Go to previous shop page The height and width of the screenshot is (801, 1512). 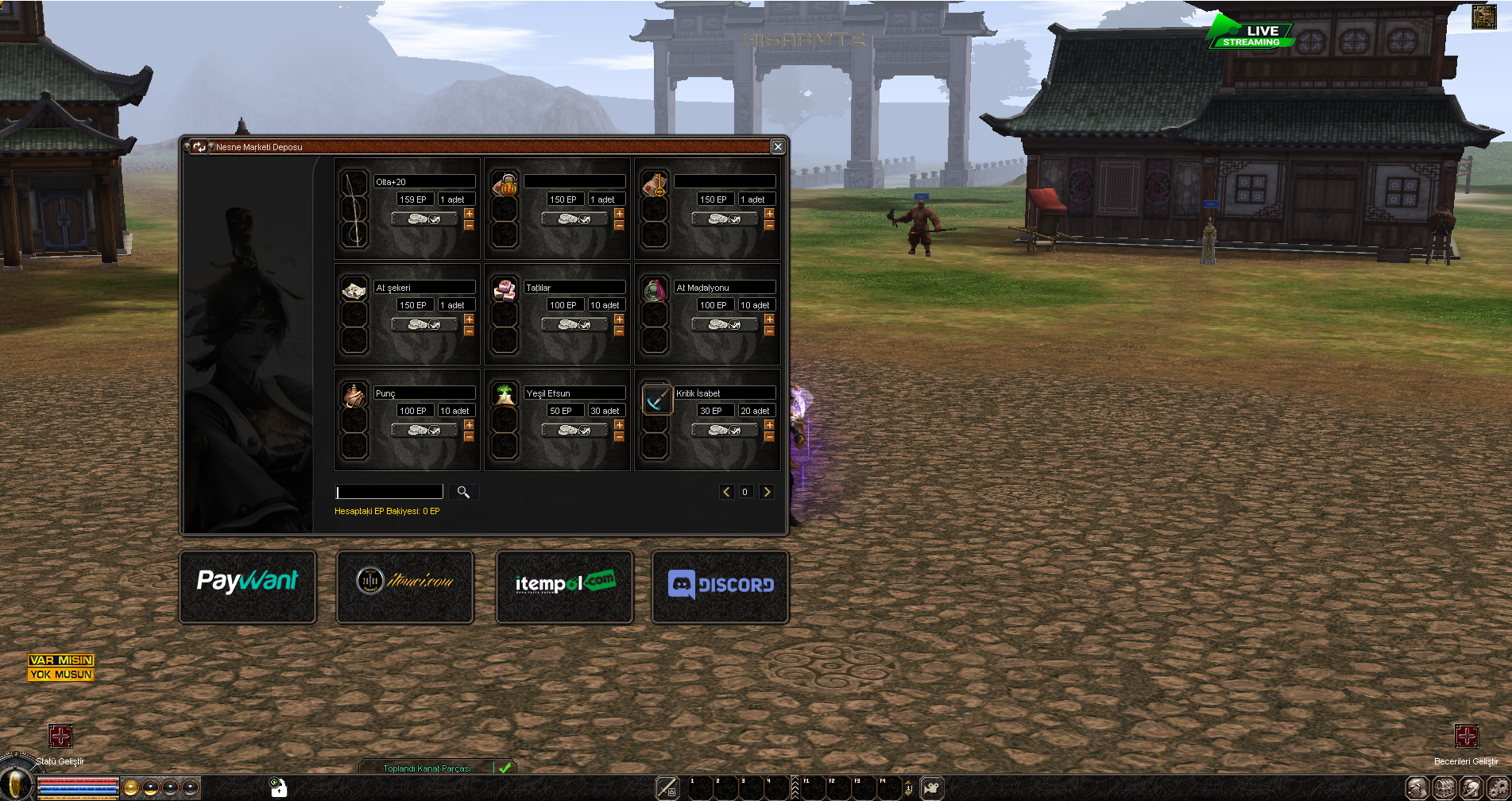tap(726, 492)
